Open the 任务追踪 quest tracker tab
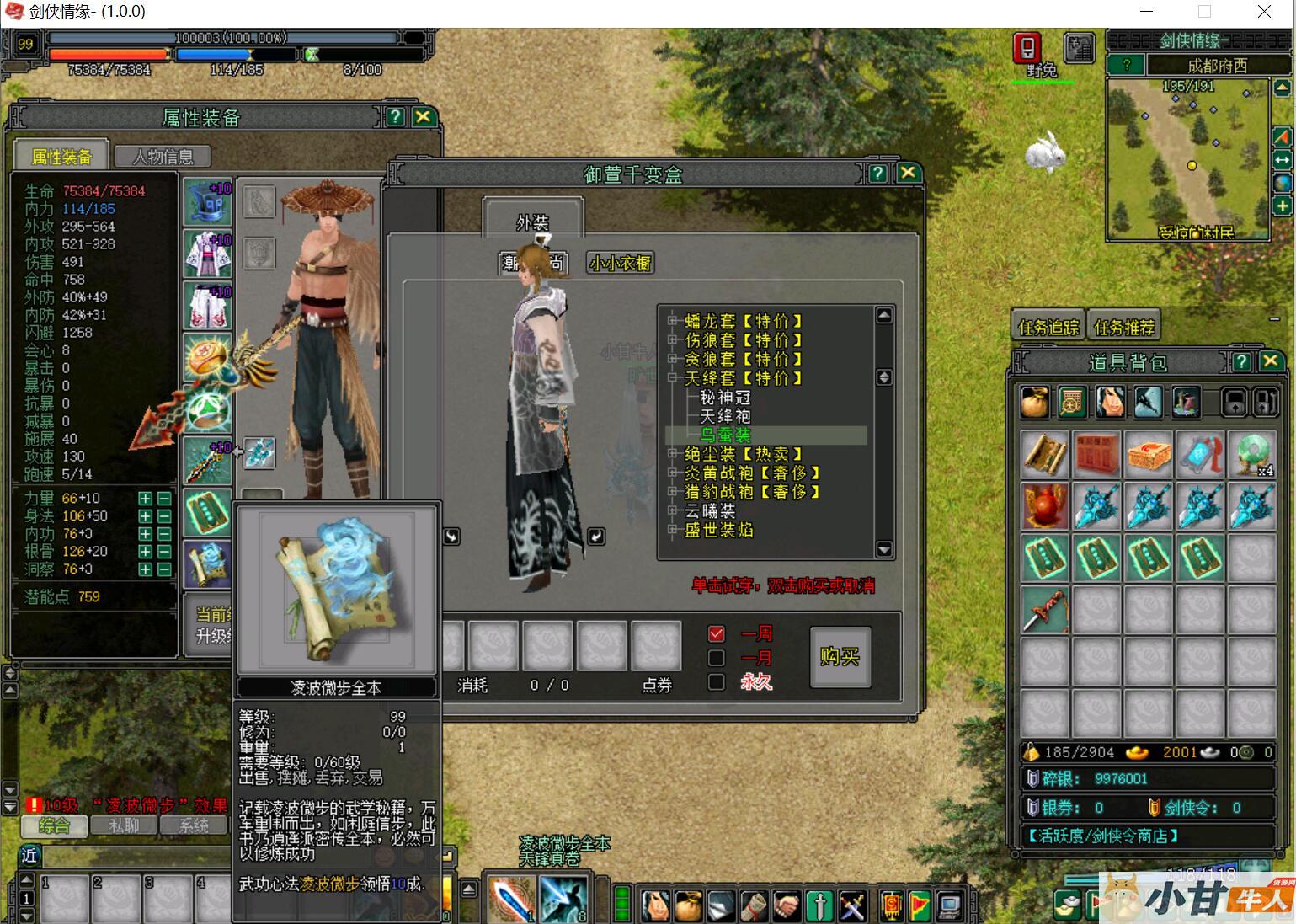 click(x=1048, y=327)
